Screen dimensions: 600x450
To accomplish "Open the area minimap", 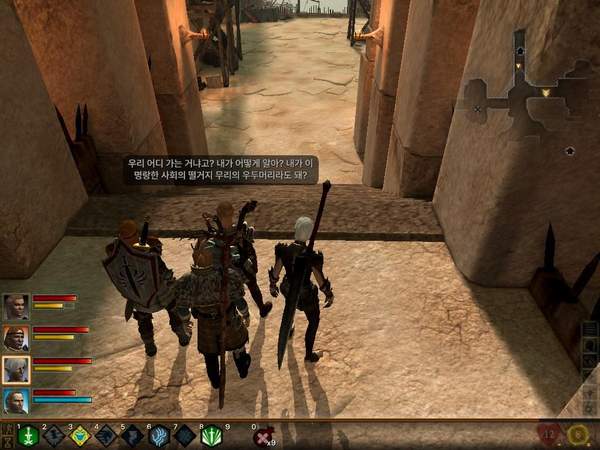I will pos(525,92).
